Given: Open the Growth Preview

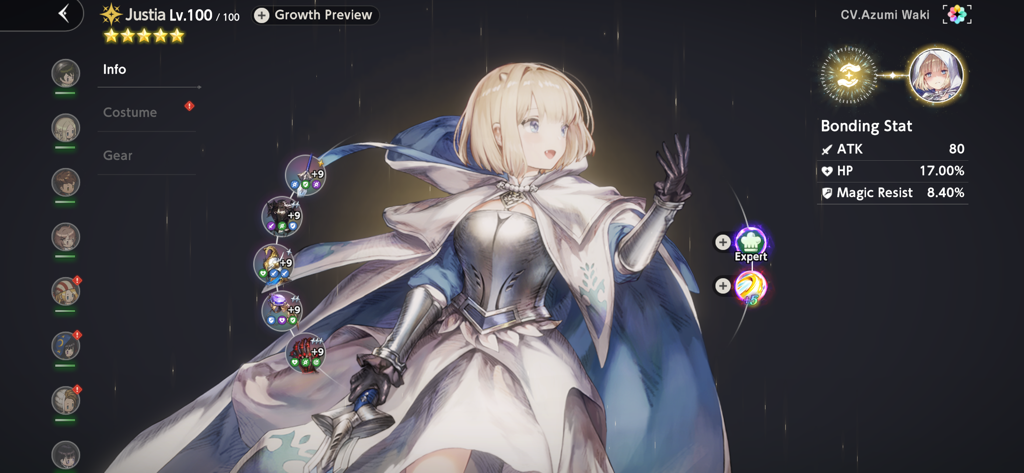Looking at the screenshot, I should point(314,15).
